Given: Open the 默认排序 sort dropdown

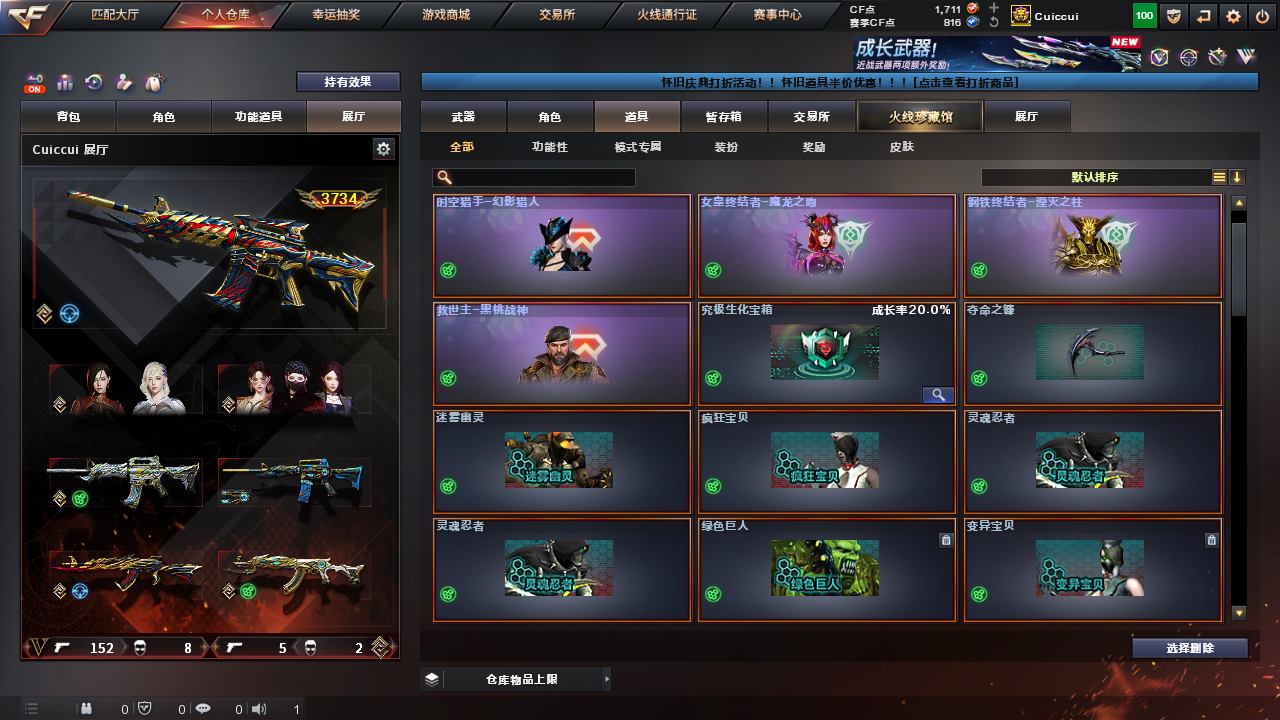Looking at the screenshot, I should [x=1095, y=178].
